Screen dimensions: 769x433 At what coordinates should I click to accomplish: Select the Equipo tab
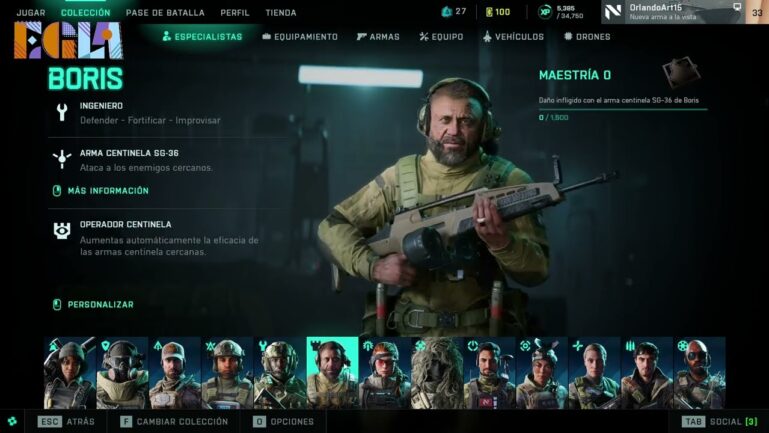tap(440, 37)
